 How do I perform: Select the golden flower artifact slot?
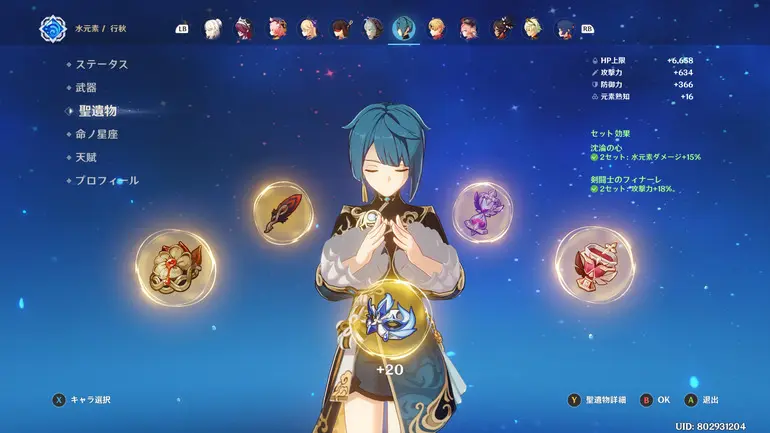(x=175, y=265)
